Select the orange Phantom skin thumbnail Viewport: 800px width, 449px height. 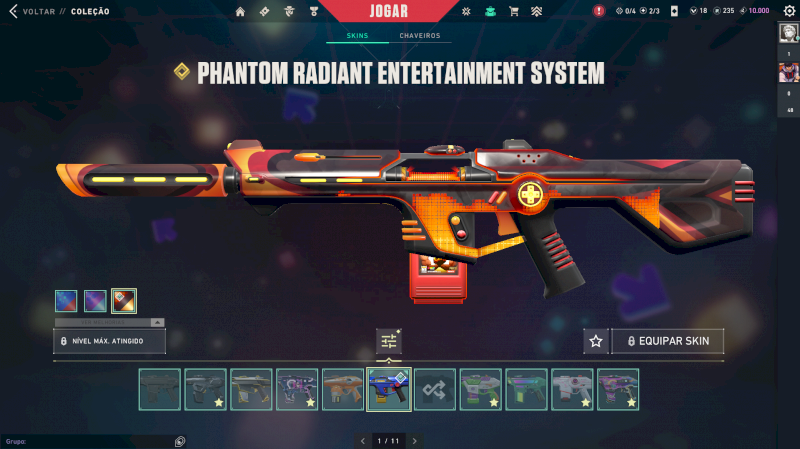click(343, 389)
